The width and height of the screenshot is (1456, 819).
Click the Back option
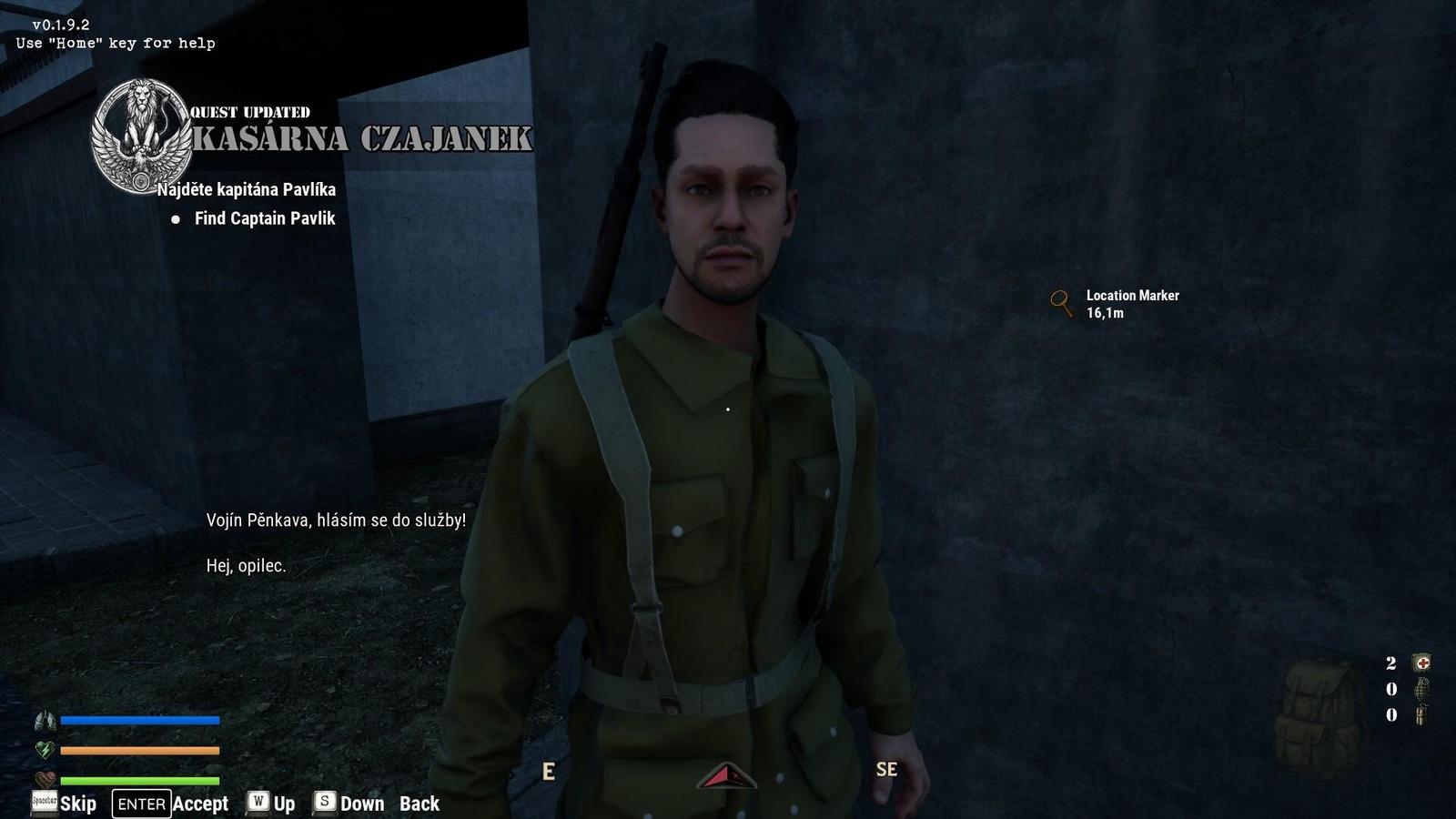click(419, 804)
